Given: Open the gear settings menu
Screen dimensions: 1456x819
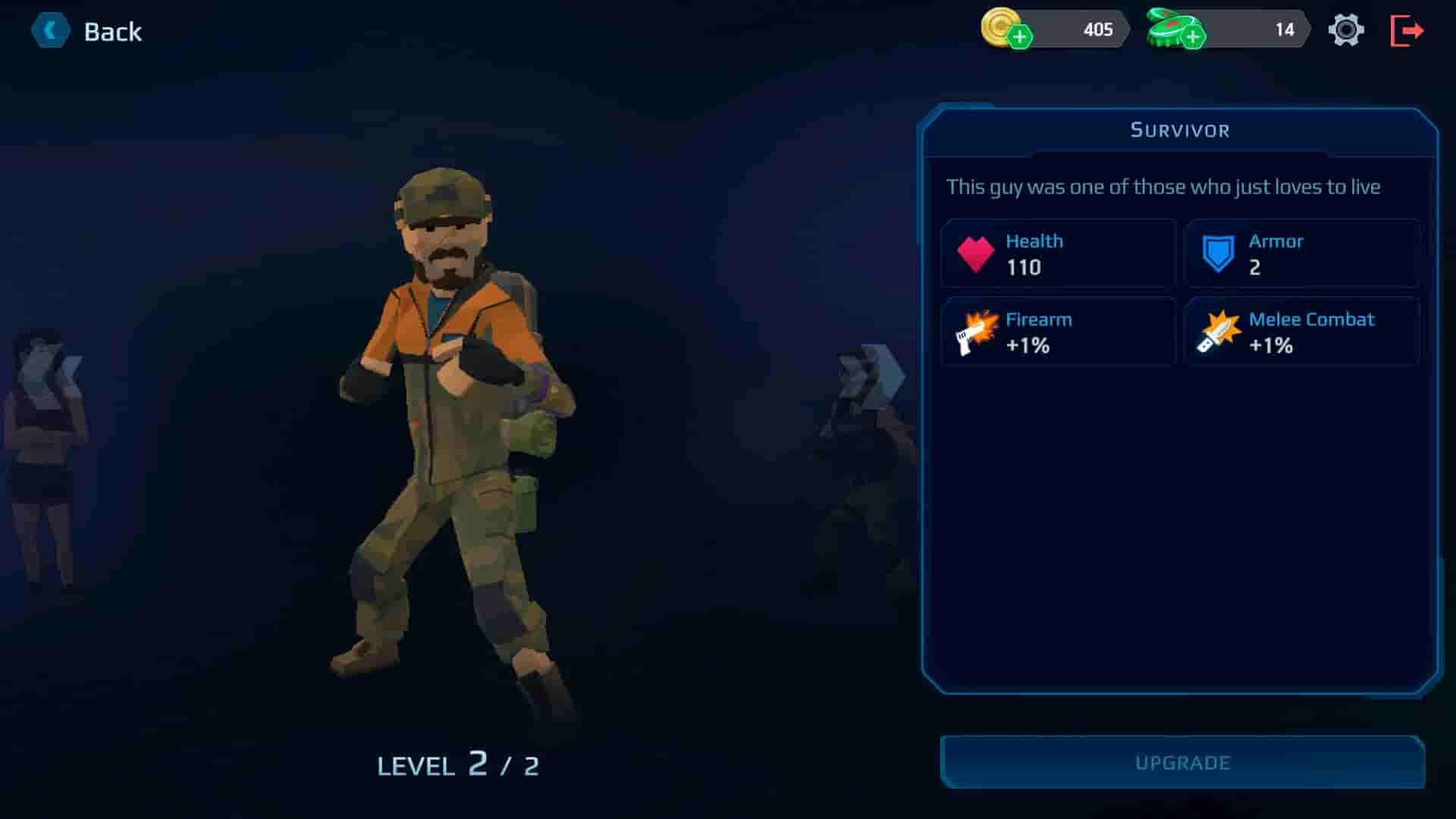Looking at the screenshot, I should [x=1346, y=30].
